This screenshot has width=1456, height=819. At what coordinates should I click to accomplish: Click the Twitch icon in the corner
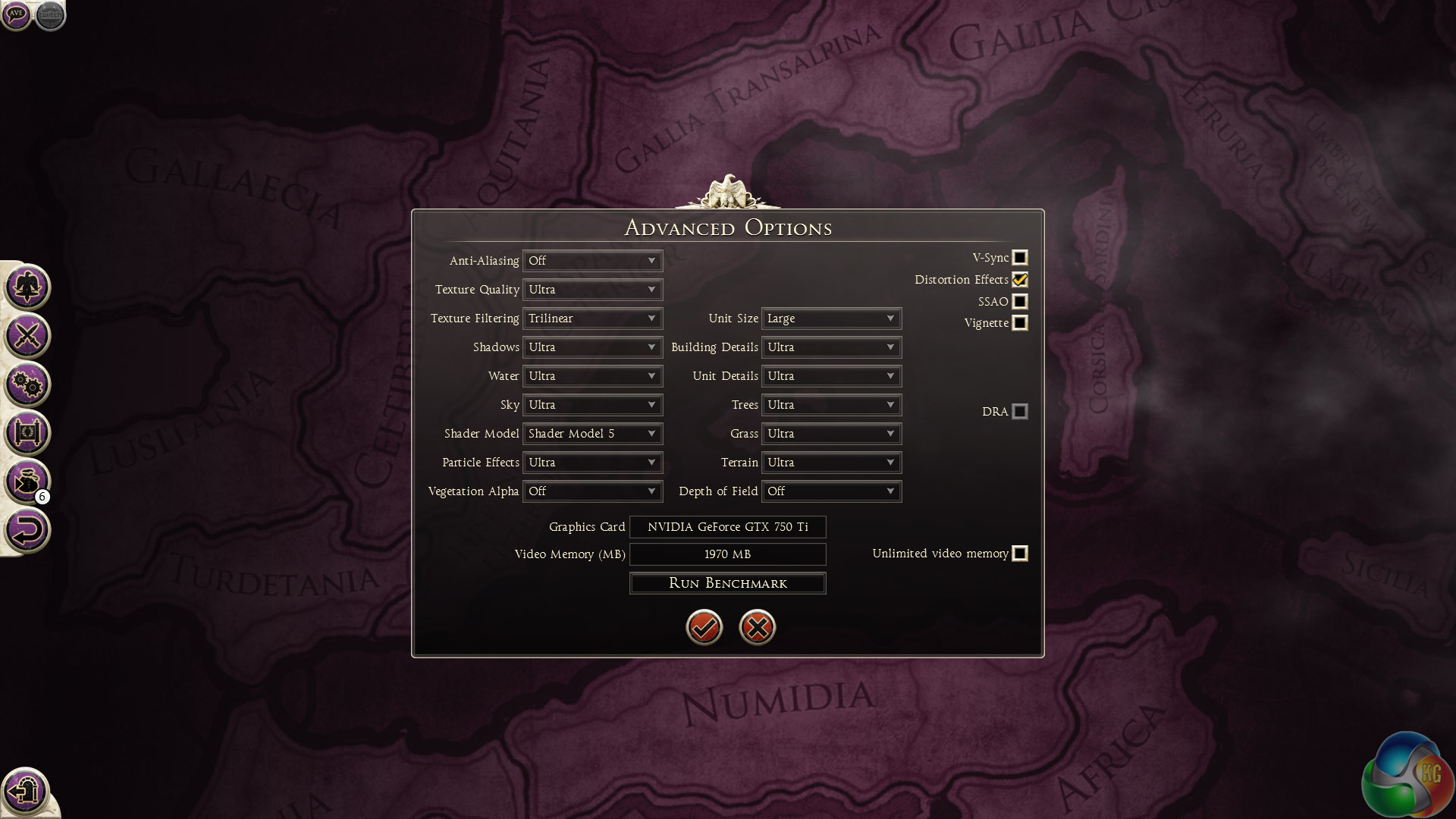coord(50,14)
